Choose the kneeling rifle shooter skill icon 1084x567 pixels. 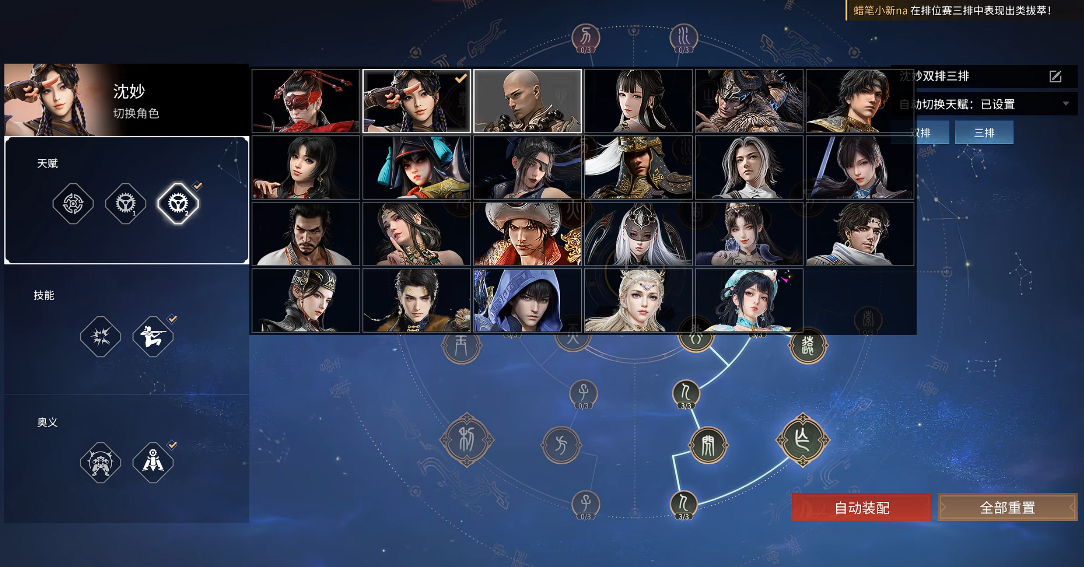[152, 336]
